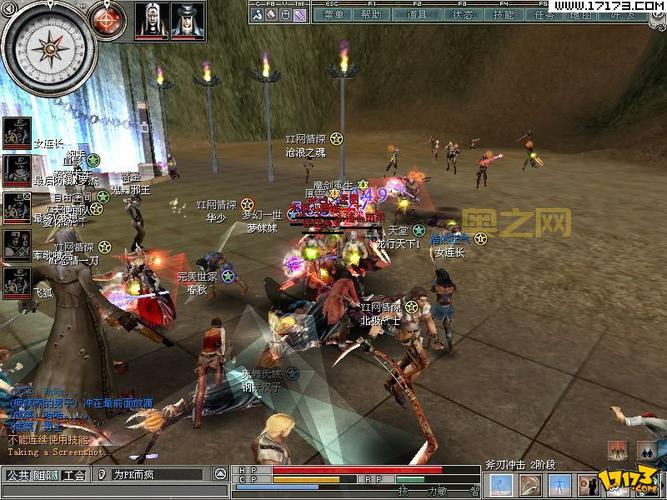Switch to the 公共 public chat tab
The image size is (667, 500).
point(17,476)
